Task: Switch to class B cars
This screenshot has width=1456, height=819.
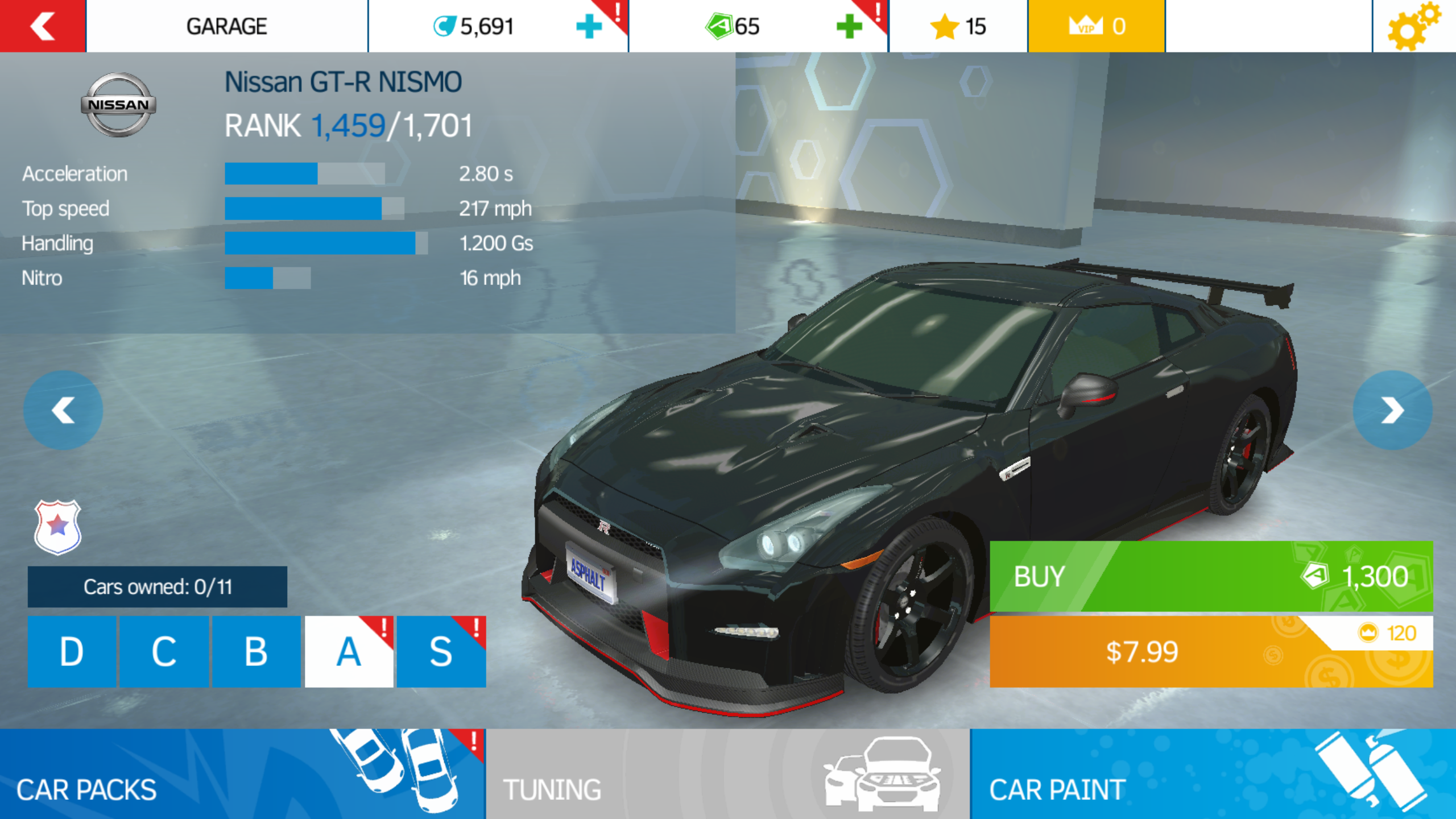Action: (256, 652)
